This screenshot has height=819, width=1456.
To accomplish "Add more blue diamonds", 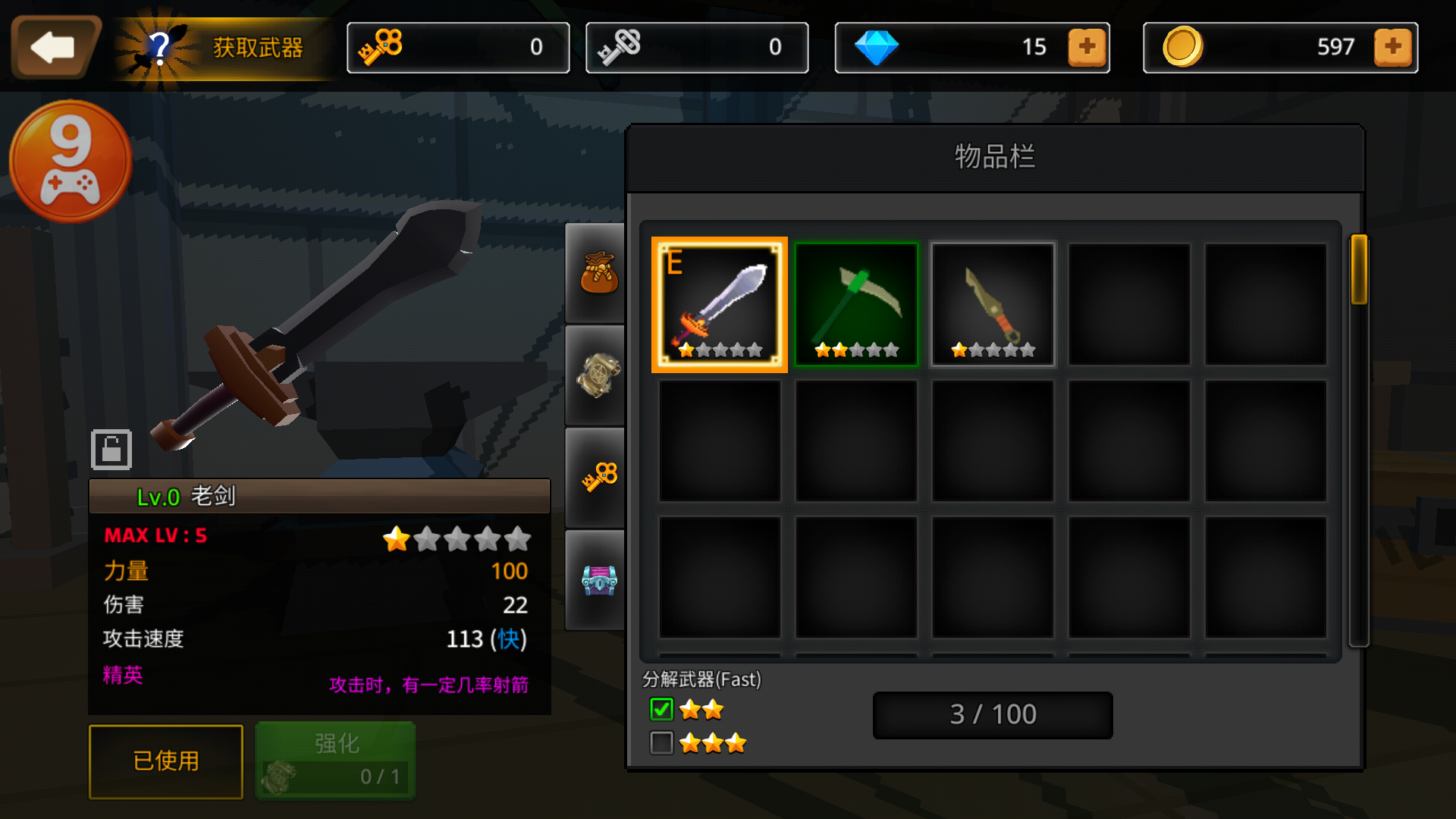I will coord(1087,47).
